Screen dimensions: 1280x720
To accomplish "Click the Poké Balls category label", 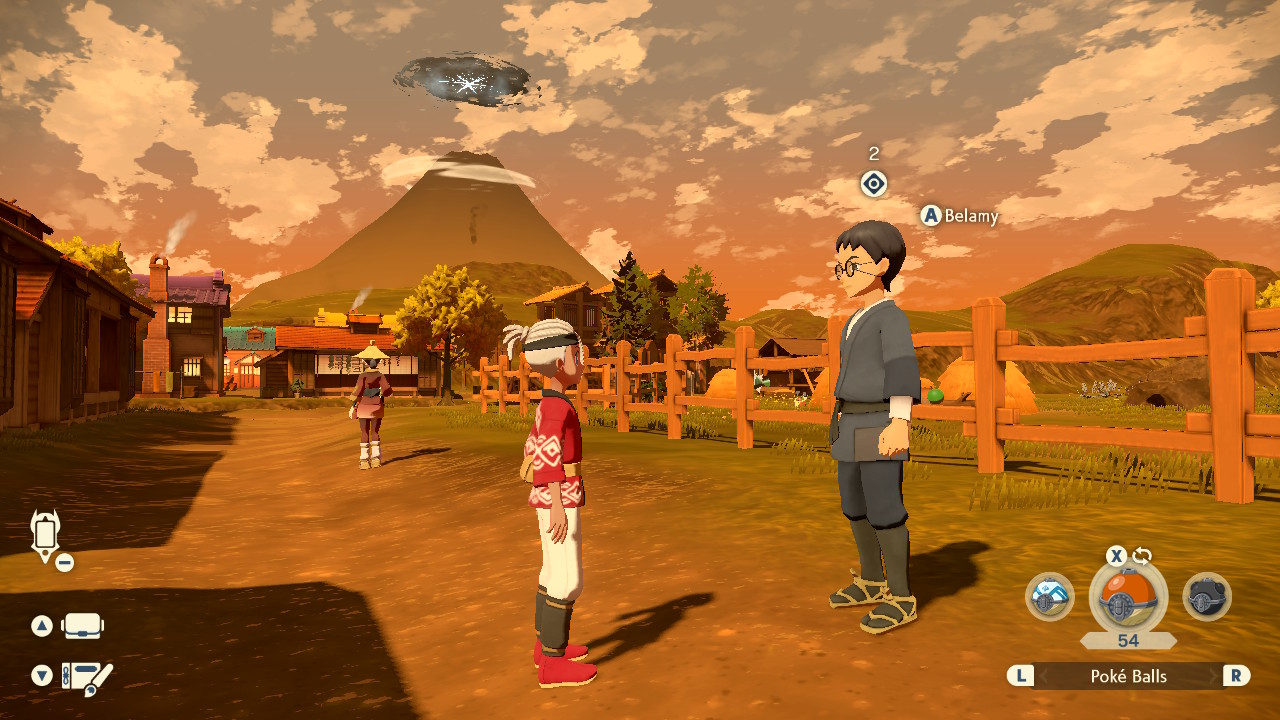I will pyautogui.click(x=1128, y=676).
